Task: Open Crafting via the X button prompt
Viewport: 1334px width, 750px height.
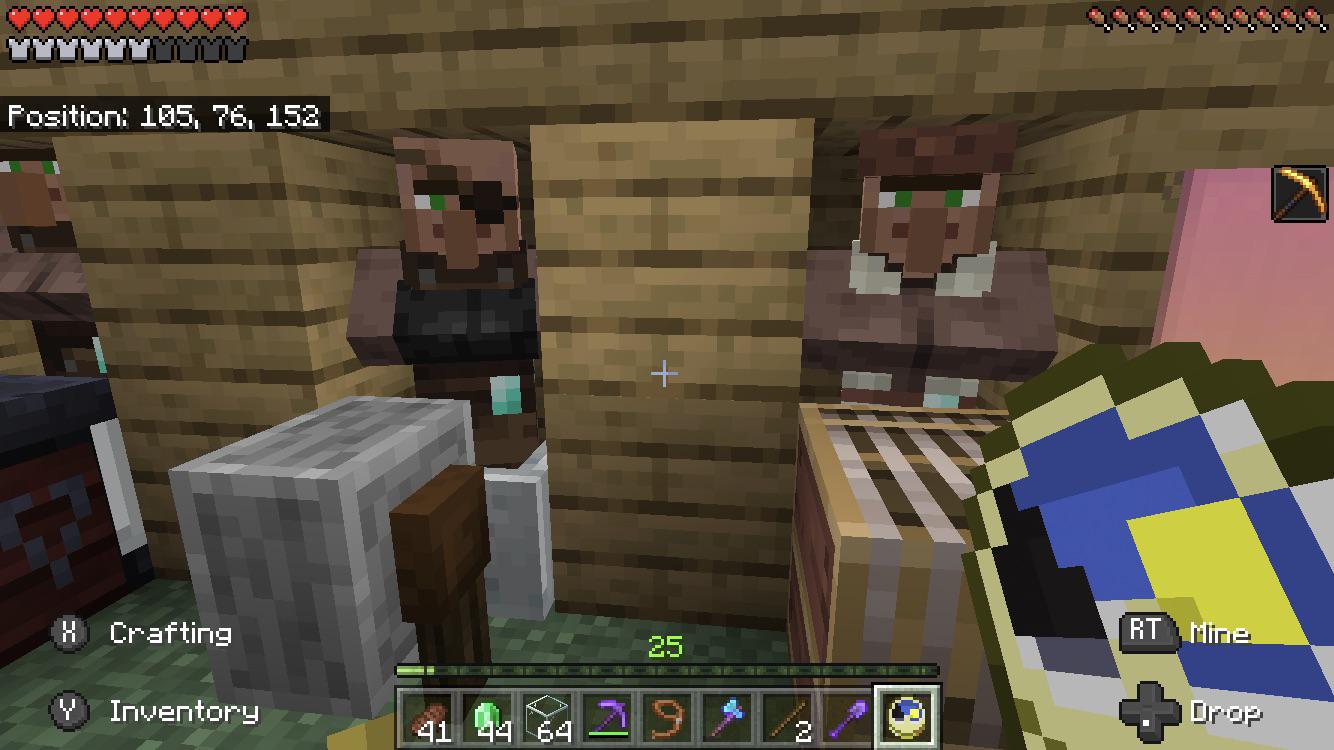Action: (68, 633)
